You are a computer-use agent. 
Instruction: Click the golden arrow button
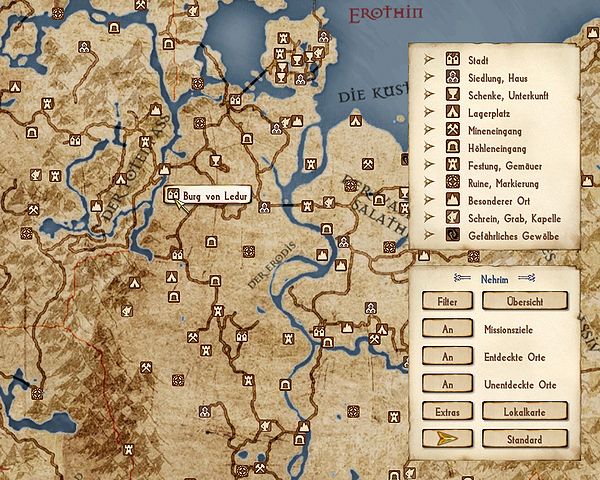pos(442,439)
